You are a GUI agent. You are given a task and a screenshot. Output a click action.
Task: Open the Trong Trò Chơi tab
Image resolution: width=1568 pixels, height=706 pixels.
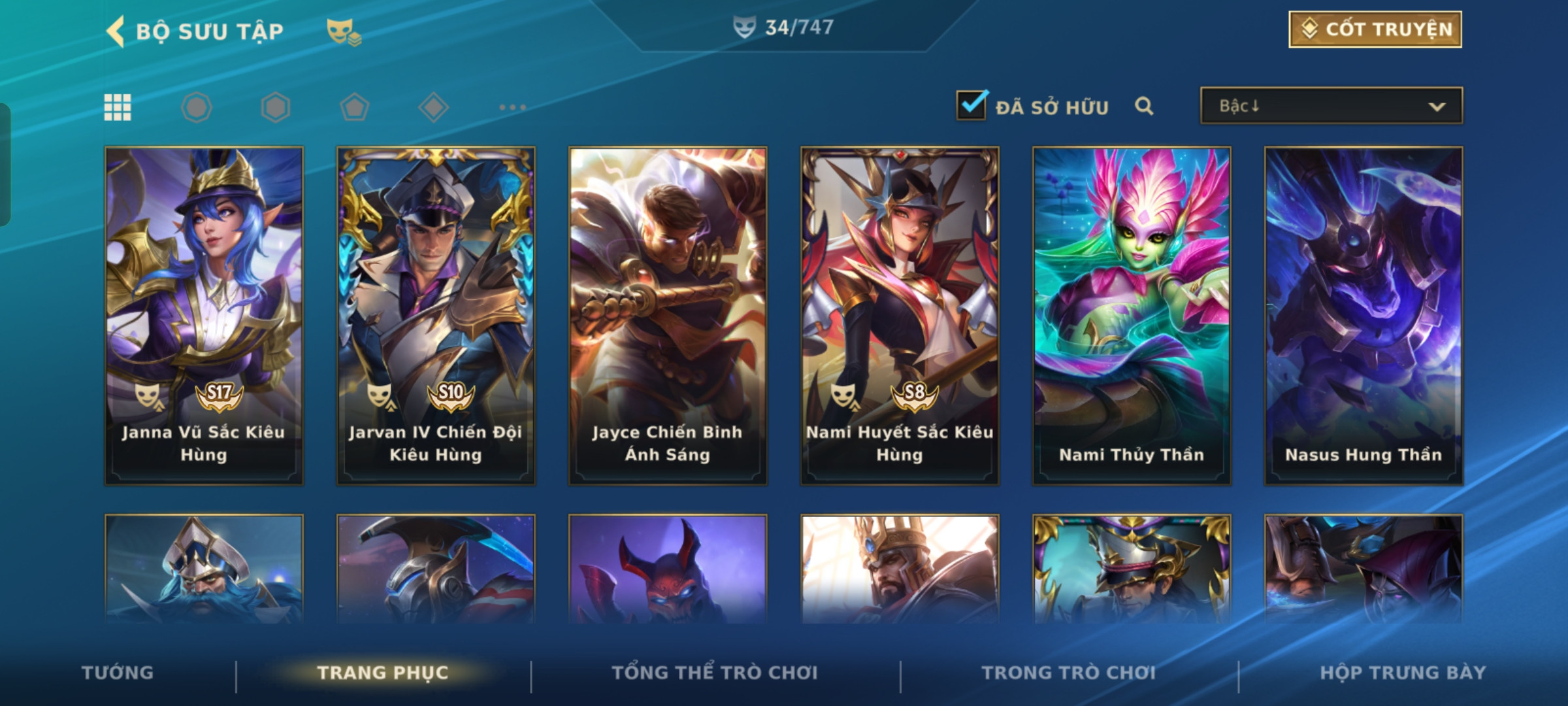(1069, 673)
